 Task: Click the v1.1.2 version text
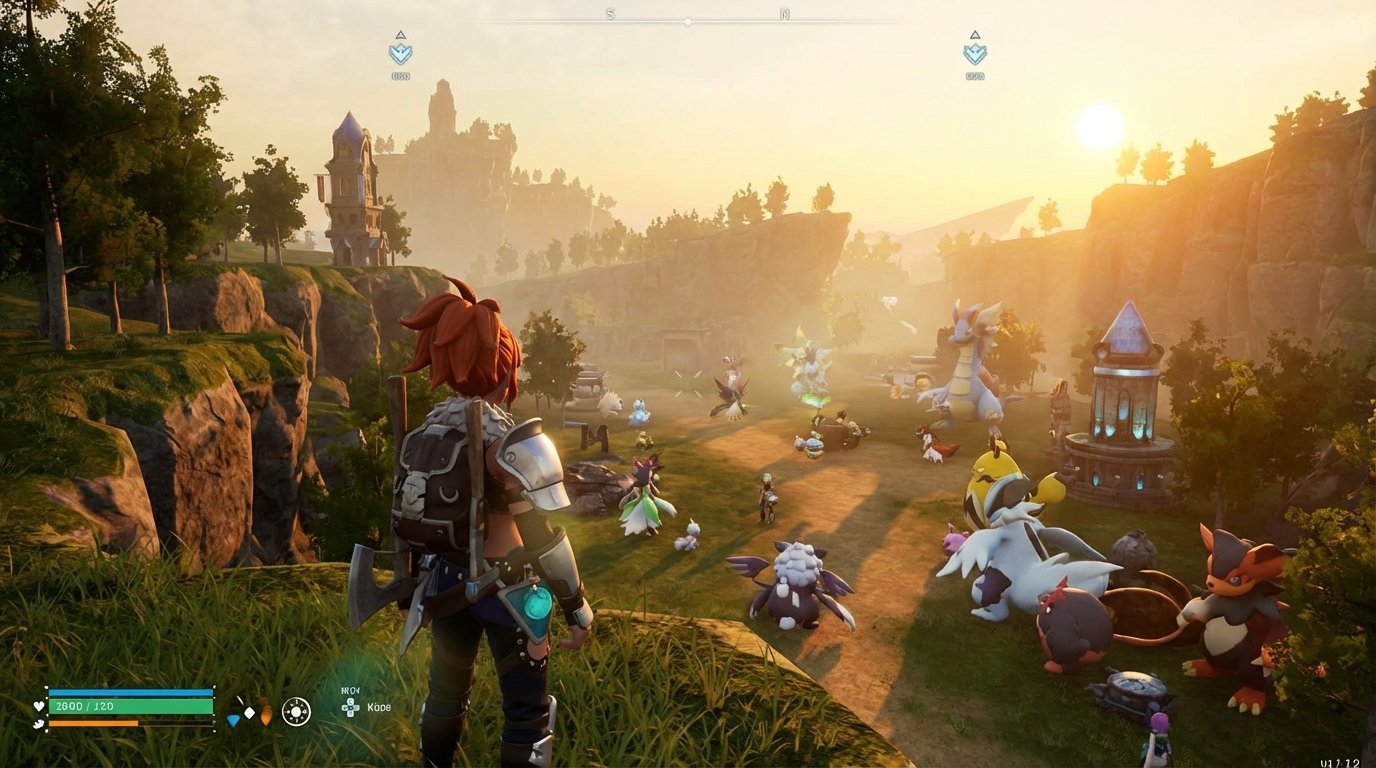pos(1342,763)
